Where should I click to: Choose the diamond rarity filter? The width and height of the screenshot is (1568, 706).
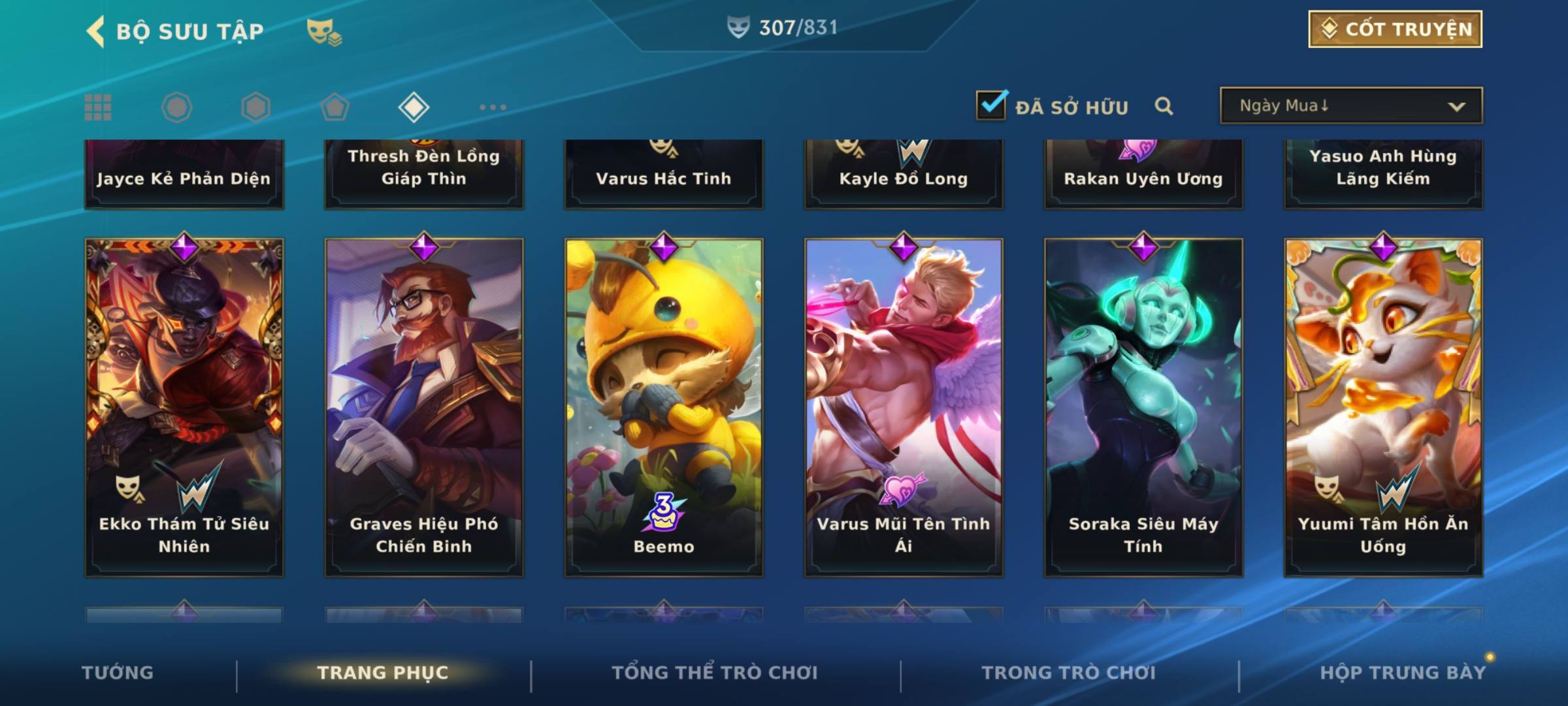coord(414,107)
